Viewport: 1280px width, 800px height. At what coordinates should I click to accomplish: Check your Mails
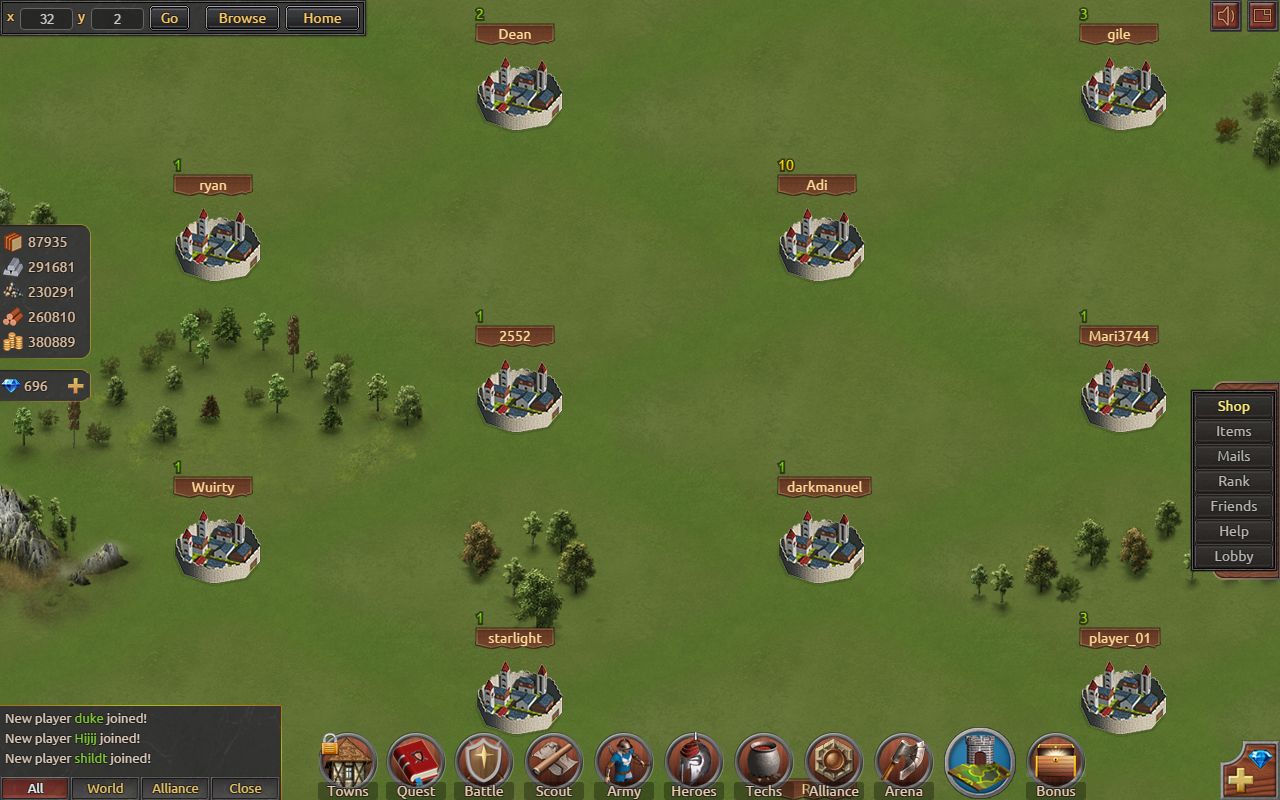(1233, 456)
